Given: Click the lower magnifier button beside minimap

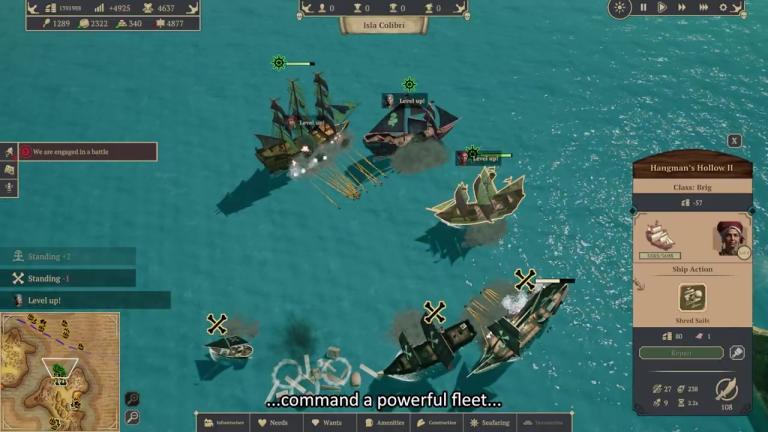Looking at the screenshot, I should [132, 417].
